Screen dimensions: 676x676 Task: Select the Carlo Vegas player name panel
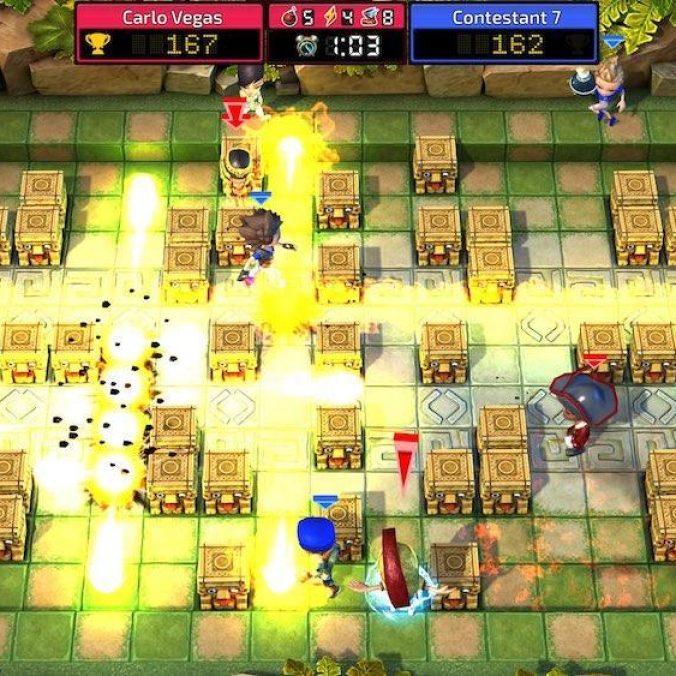tap(168, 17)
